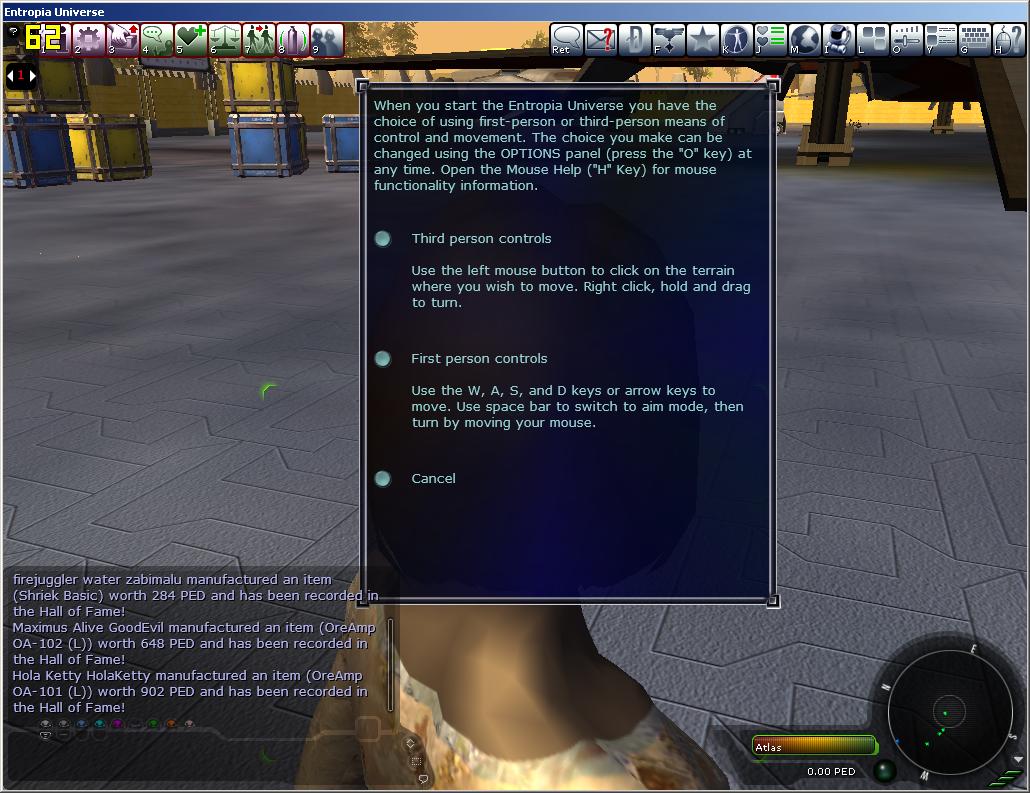Open the Vitruvian man character icon
The image size is (1030, 793).
[x=737, y=39]
